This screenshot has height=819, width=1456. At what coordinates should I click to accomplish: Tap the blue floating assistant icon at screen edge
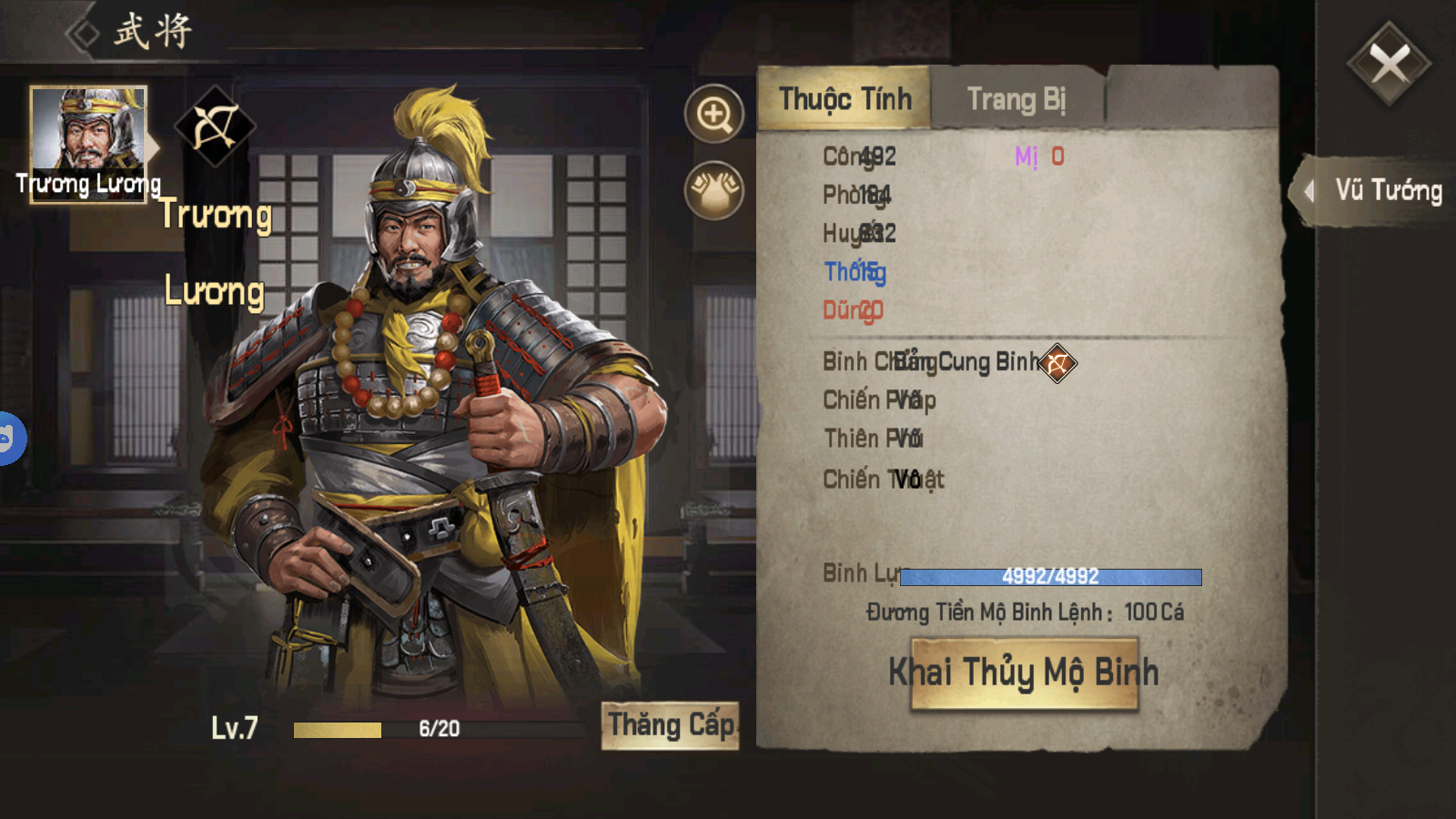(x=9, y=439)
